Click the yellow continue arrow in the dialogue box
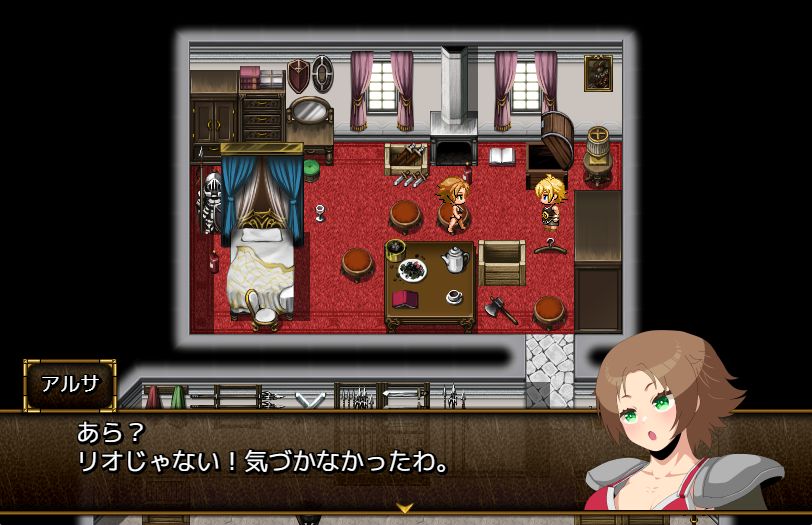The height and width of the screenshot is (525, 812). coord(405,507)
